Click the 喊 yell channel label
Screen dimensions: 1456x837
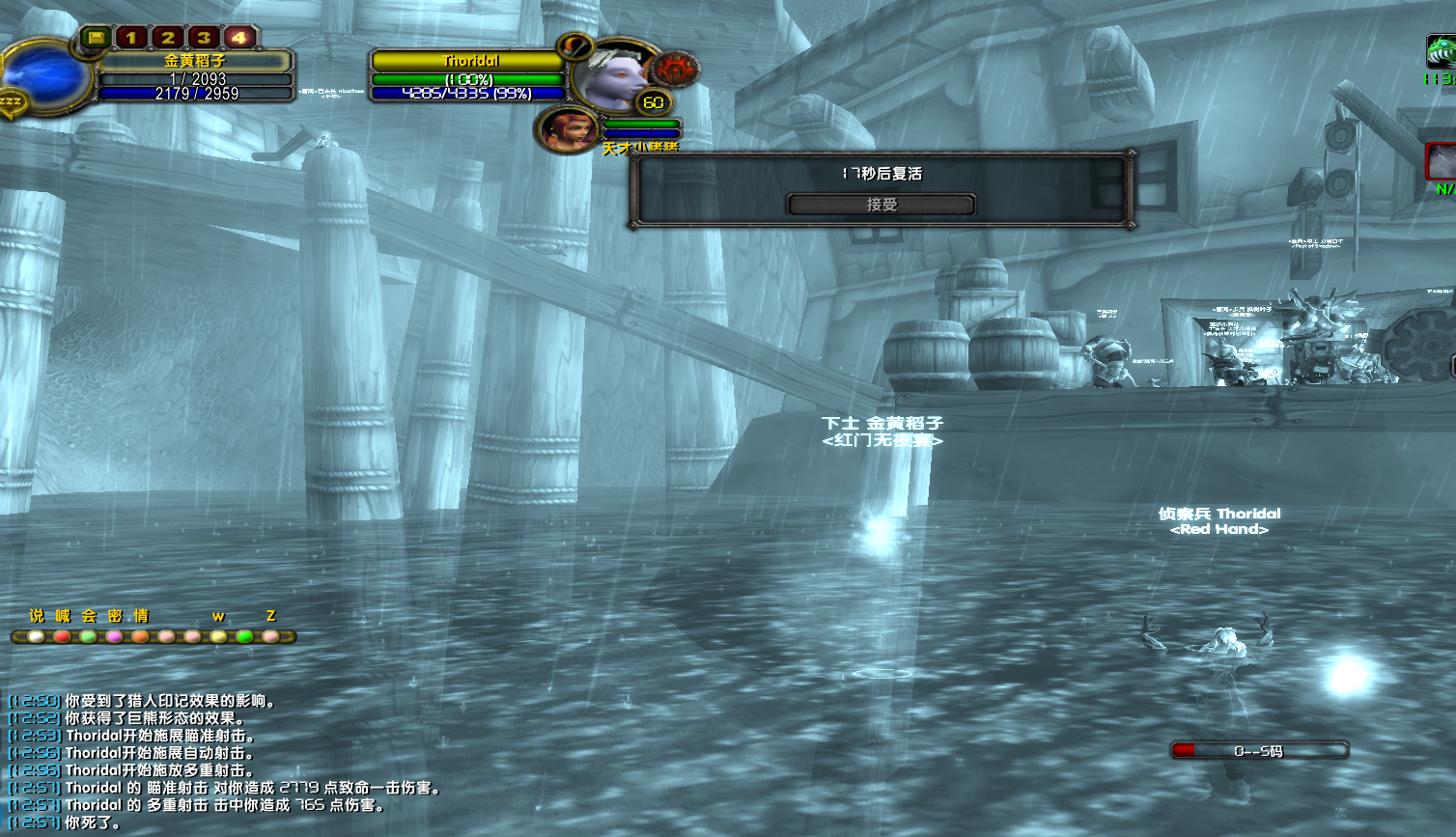coord(63,615)
